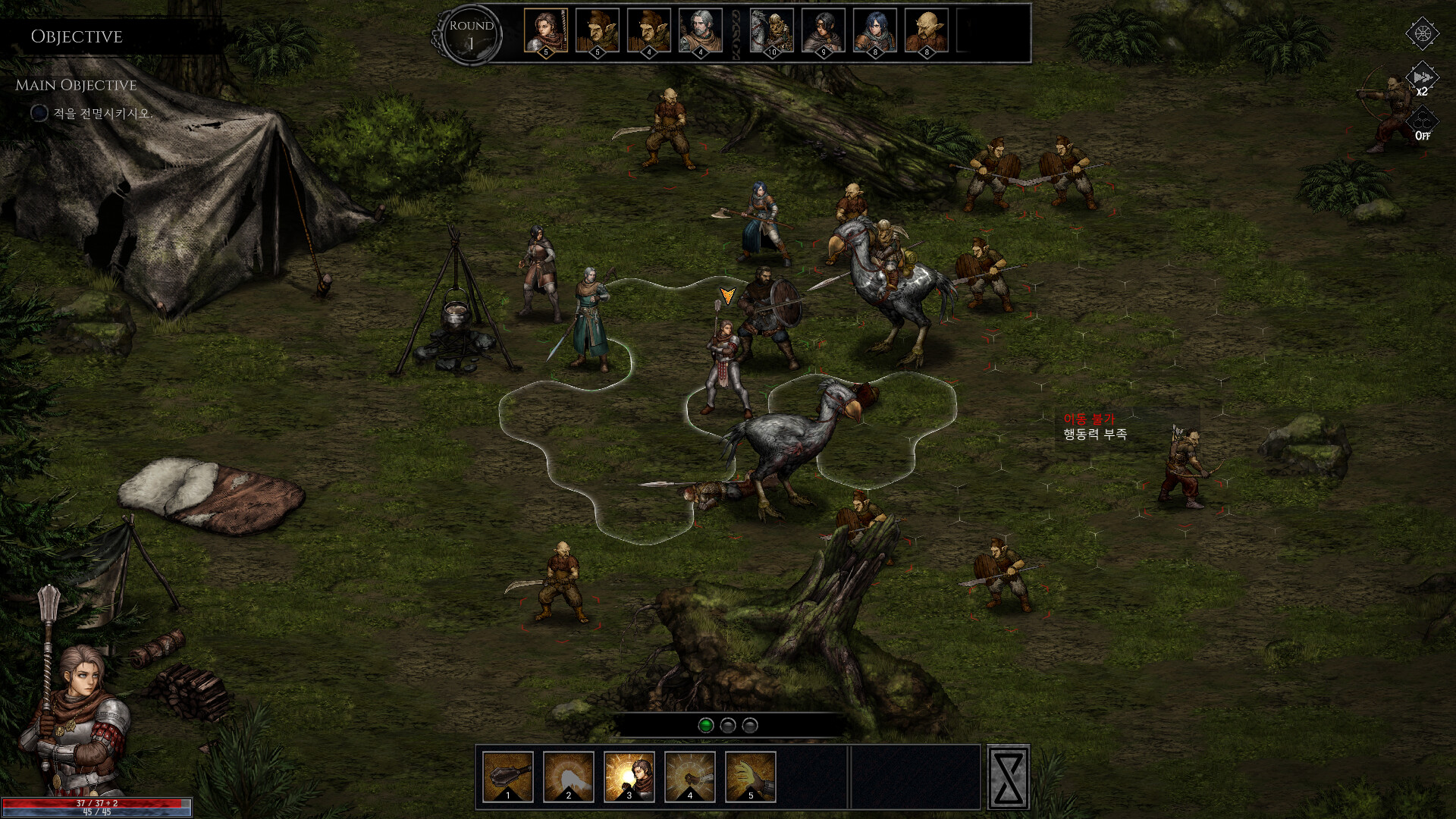Screen dimensions: 1456x819
Task: Select the mounted goblin rider turn portrait
Action: pyautogui.click(x=772, y=31)
